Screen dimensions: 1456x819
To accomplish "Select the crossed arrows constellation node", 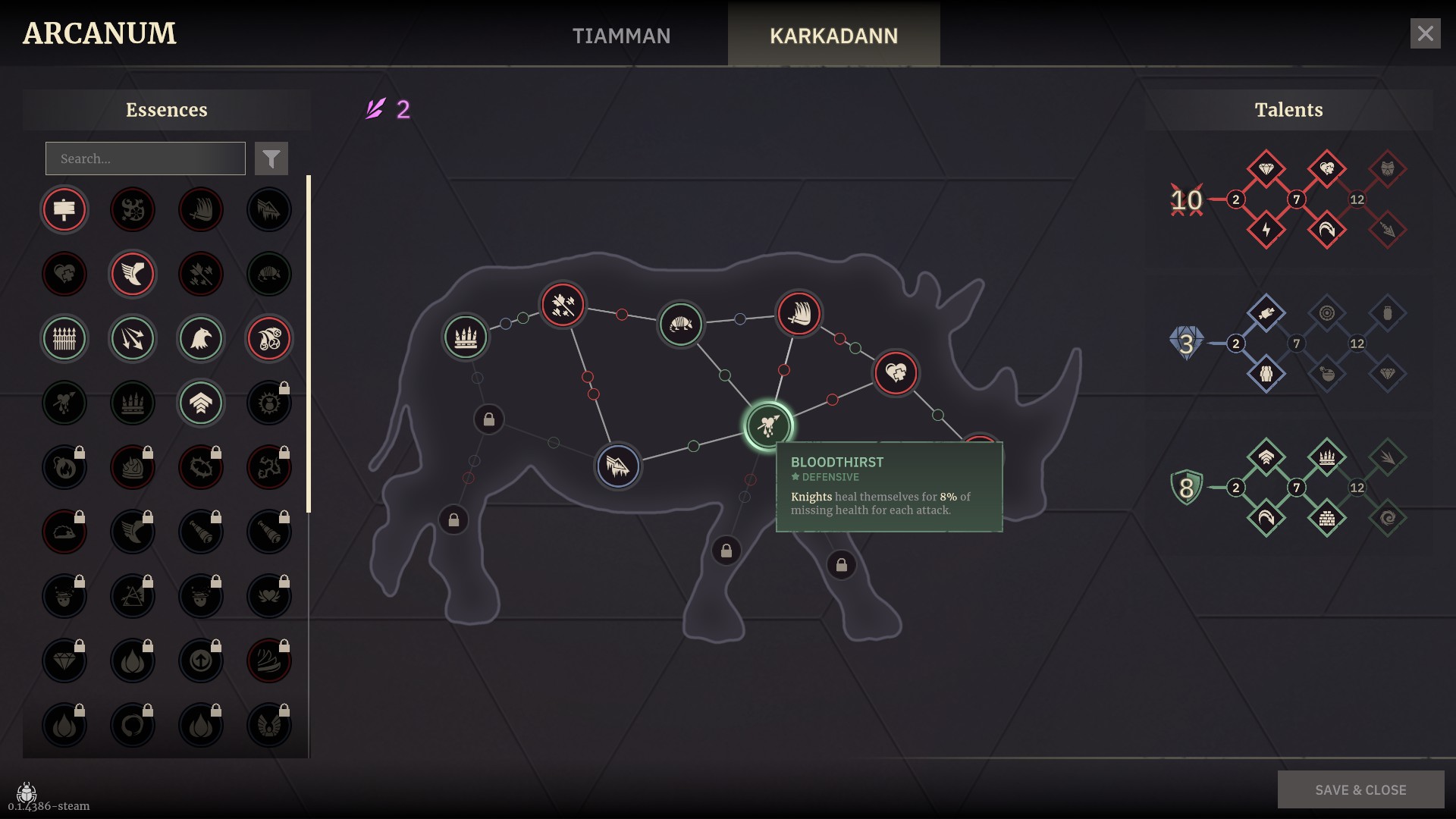I will [x=563, y=305].
